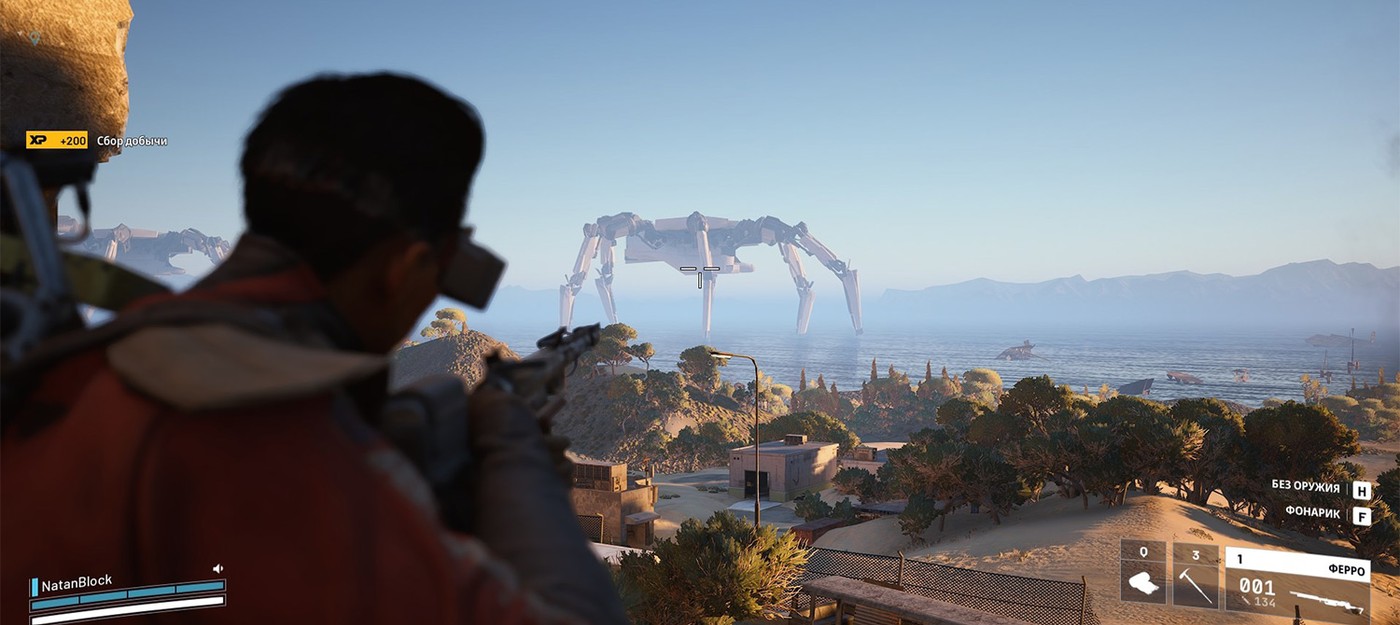This screenshot has height=625, width=1400.
Task: Select the bandage item slot
Action: (1143, 577)
